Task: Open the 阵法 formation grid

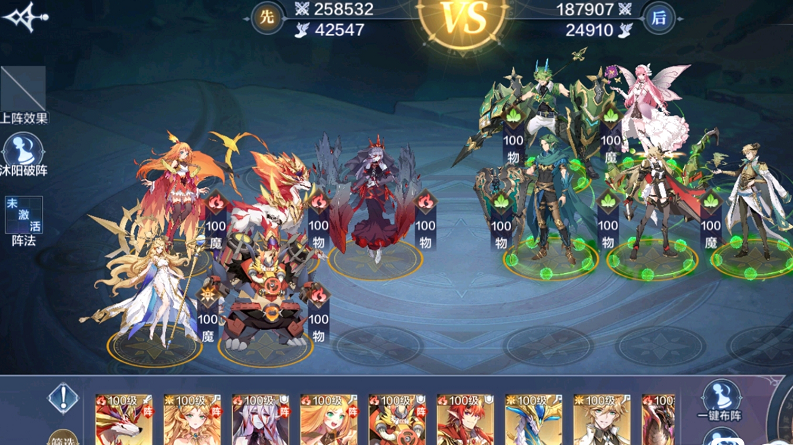Action: (x=24, y=215)
